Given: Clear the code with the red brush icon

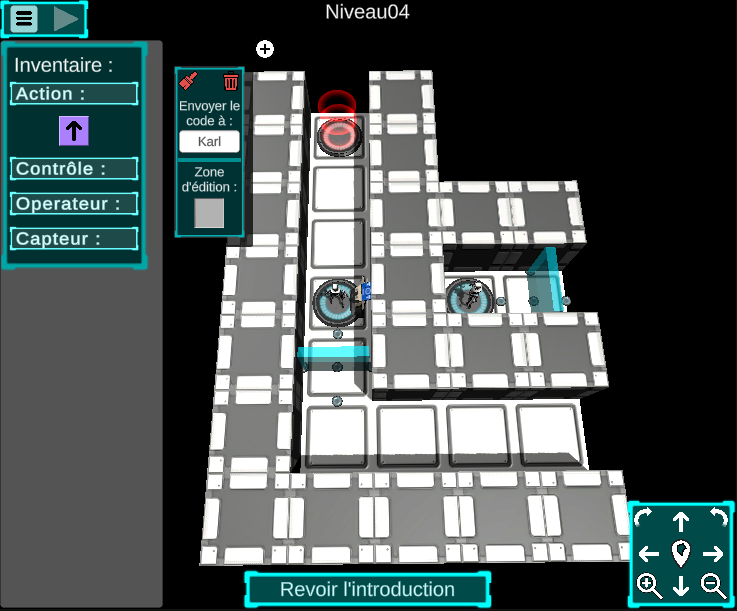Looking at the screenshot, I should point(189,82).
